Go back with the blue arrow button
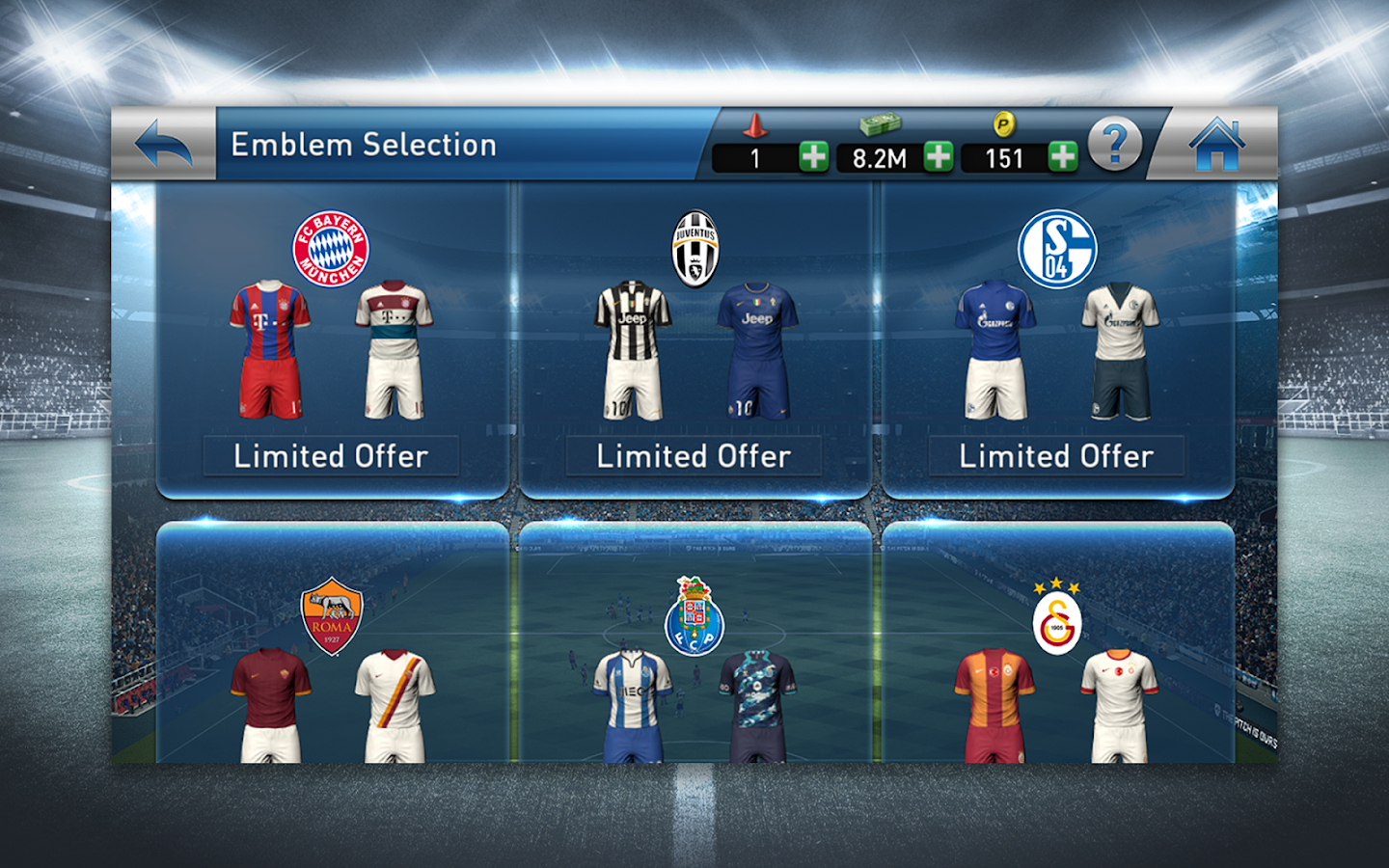1389x868 pixels. pos(163,145)
